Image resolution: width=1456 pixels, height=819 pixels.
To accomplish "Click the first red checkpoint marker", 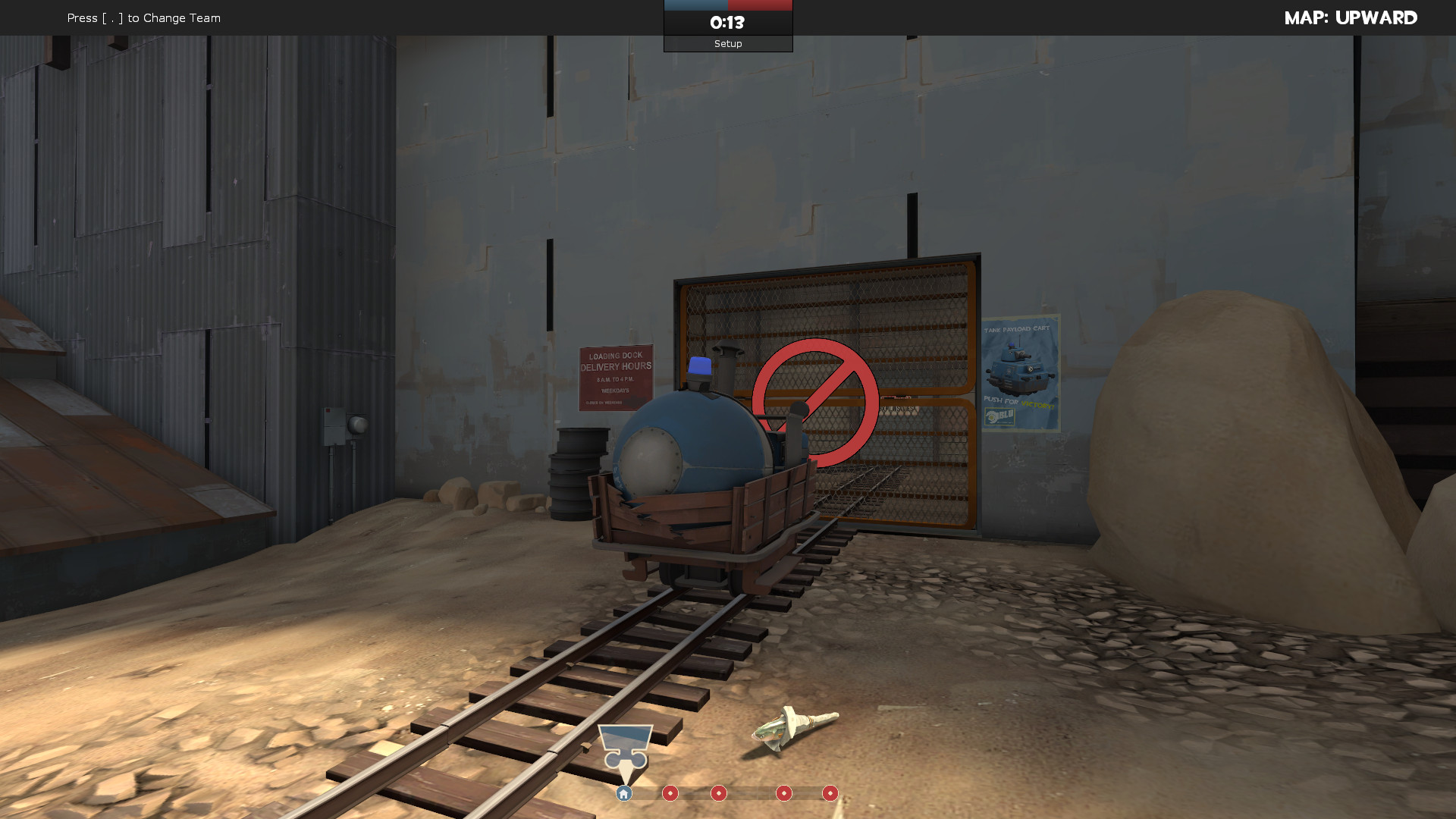I will pos(670,794).
